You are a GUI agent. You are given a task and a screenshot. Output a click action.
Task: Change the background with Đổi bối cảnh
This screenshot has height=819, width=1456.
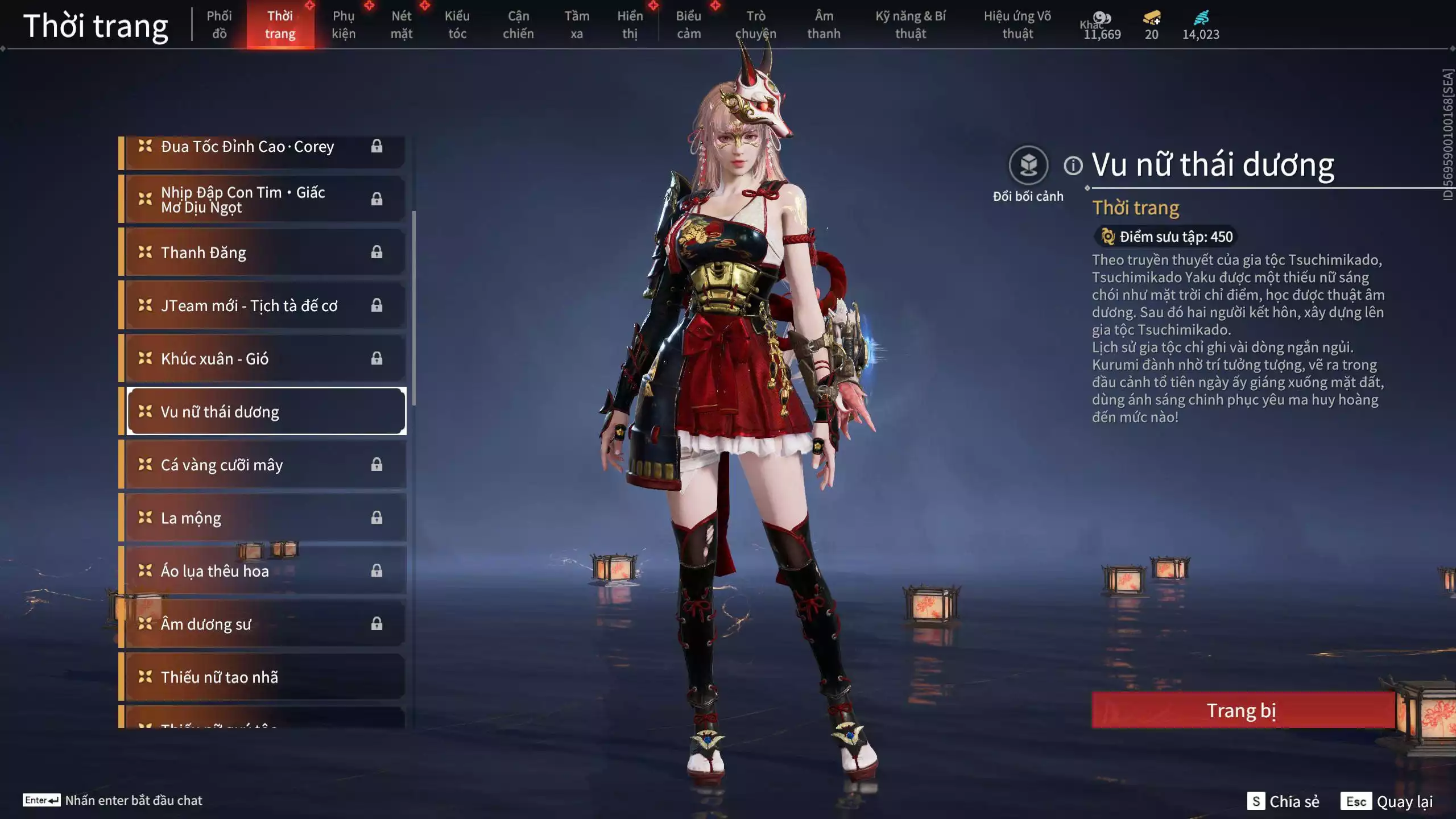1028,166
